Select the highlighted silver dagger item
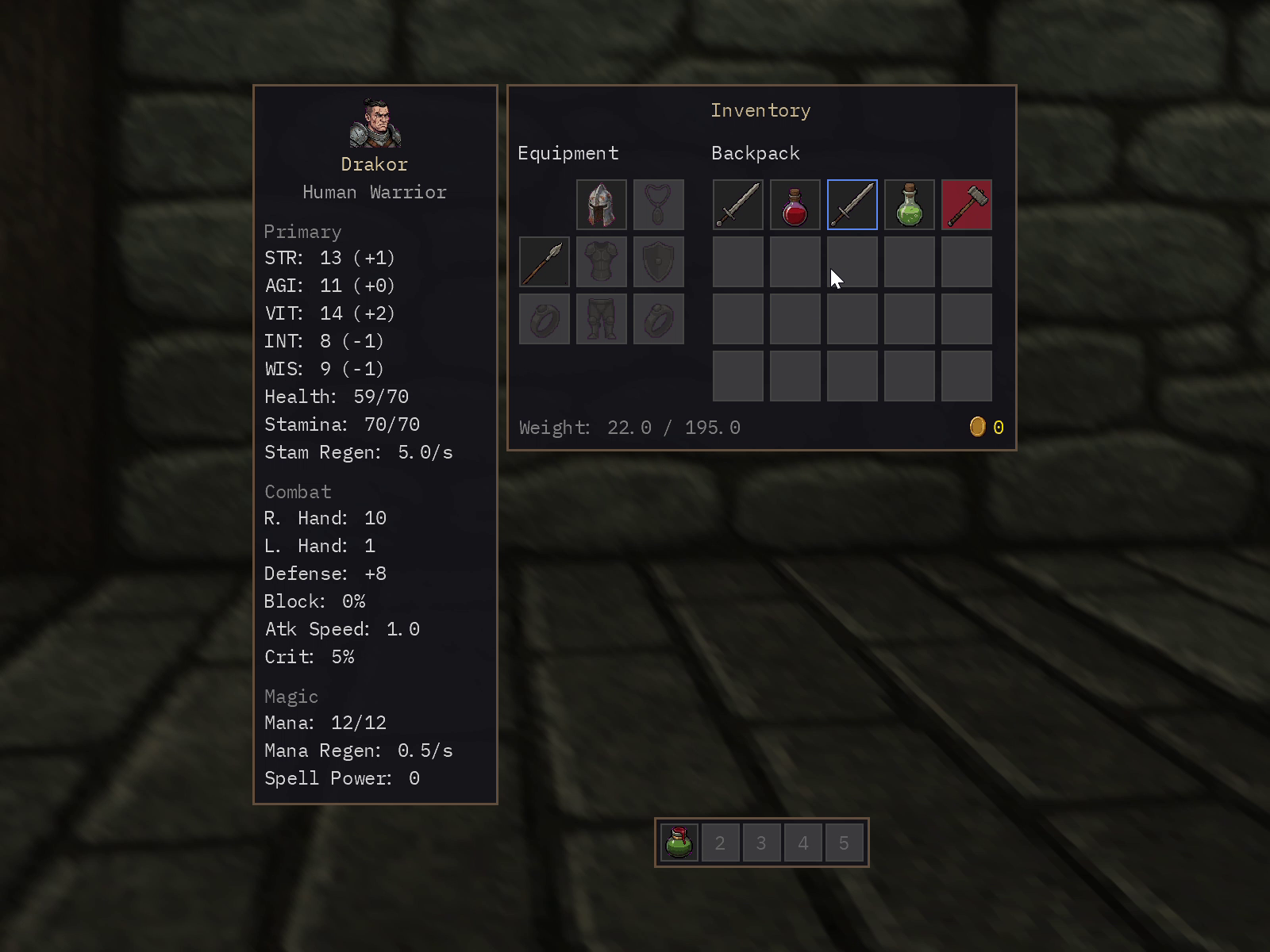The height and width of the screenshot is (952, 1270). click(x=852, y=204)
